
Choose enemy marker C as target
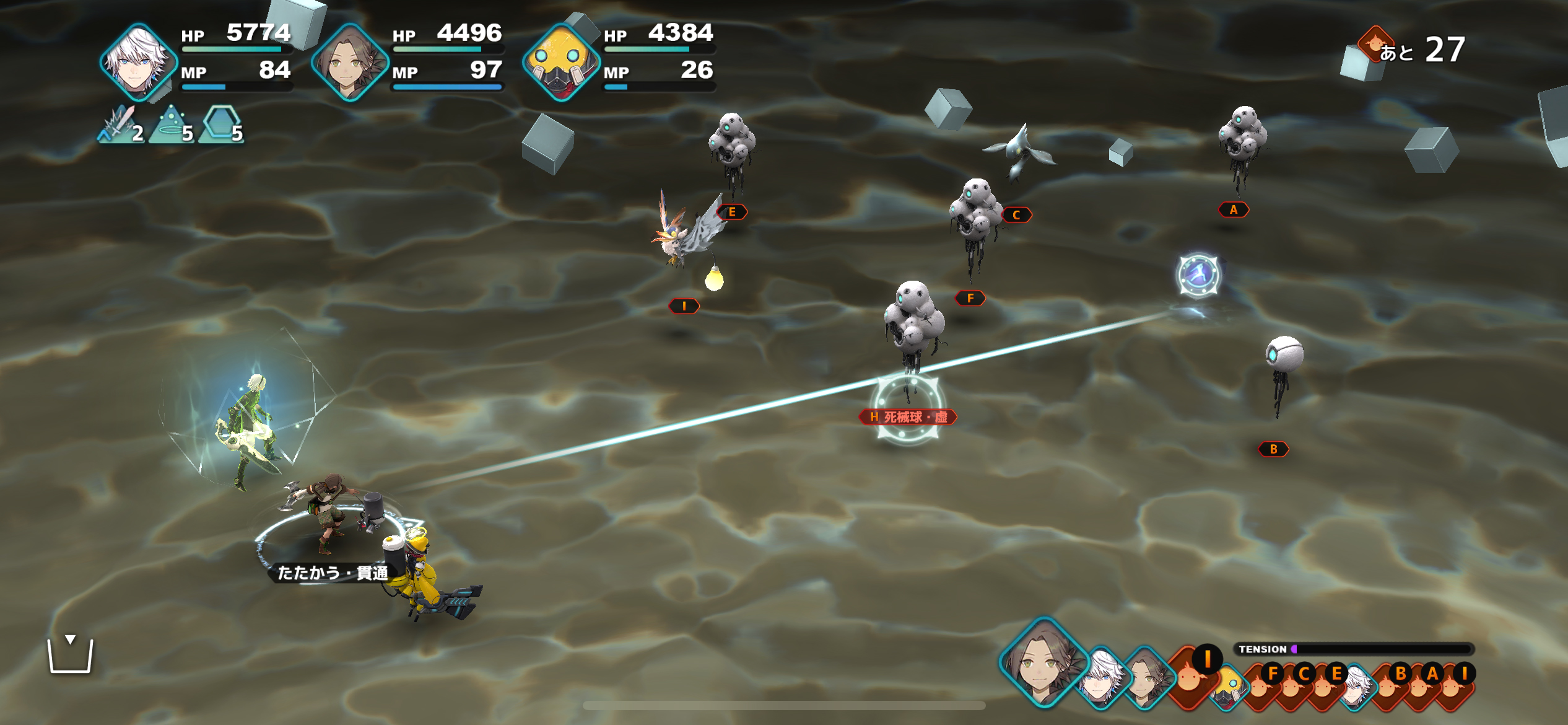(1016, 215)
